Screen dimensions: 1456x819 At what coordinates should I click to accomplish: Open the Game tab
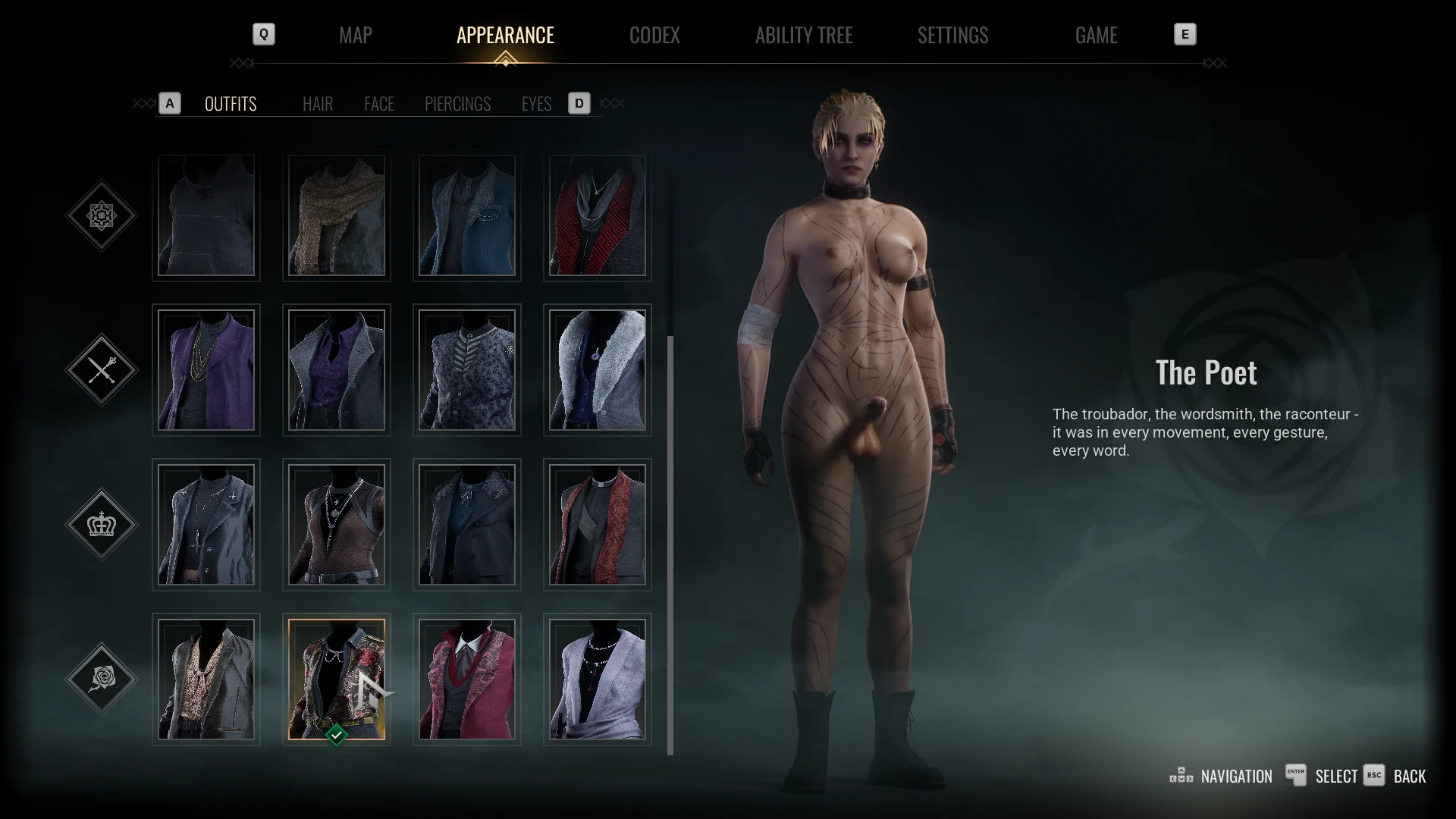tap(1096, 35)
